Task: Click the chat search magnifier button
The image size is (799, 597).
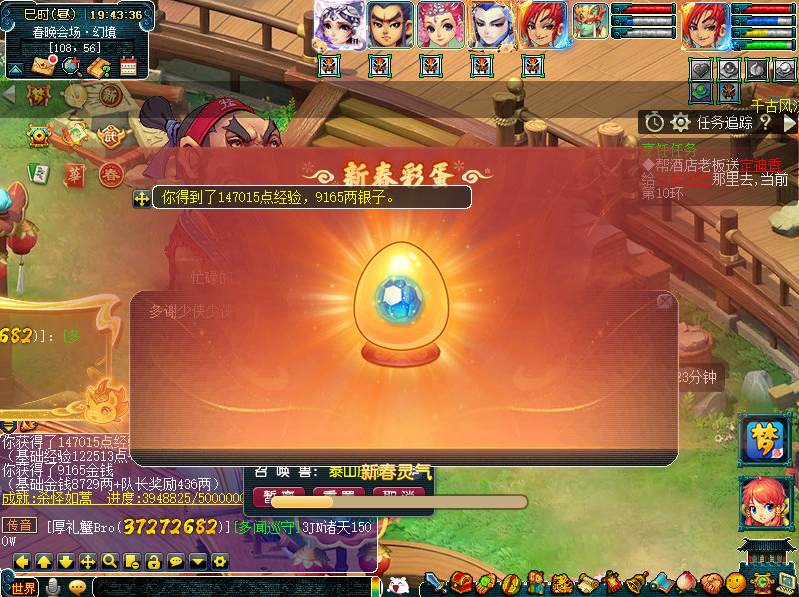Action: pos(109,561)
